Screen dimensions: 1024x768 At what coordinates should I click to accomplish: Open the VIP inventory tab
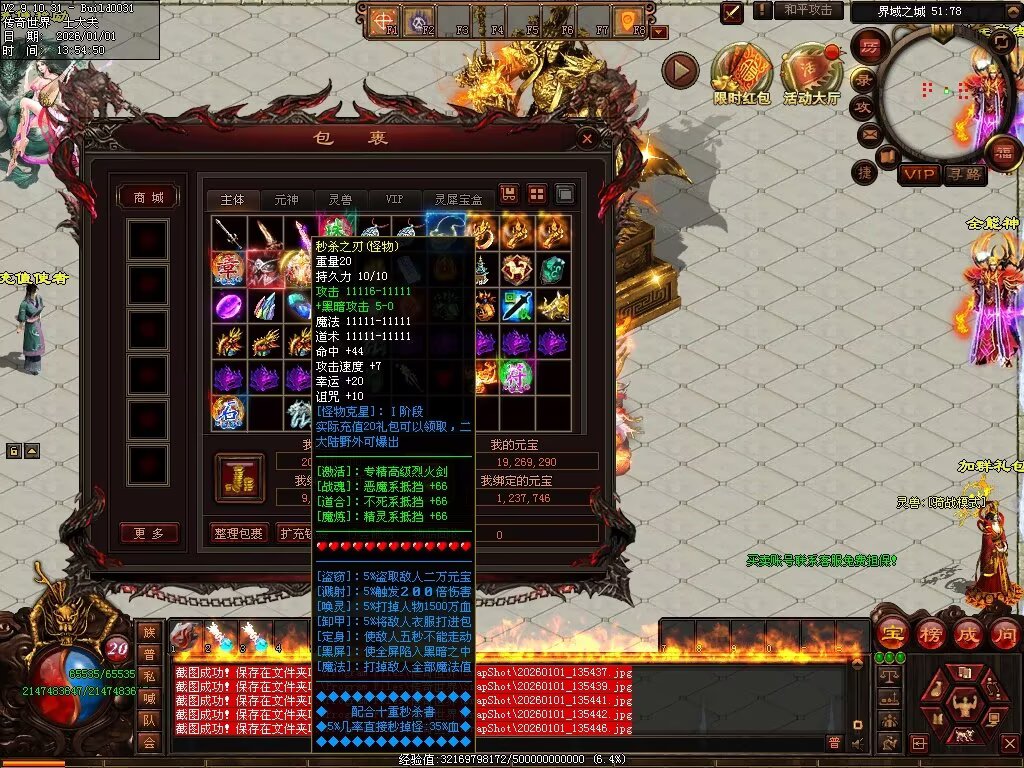[395, 200]
